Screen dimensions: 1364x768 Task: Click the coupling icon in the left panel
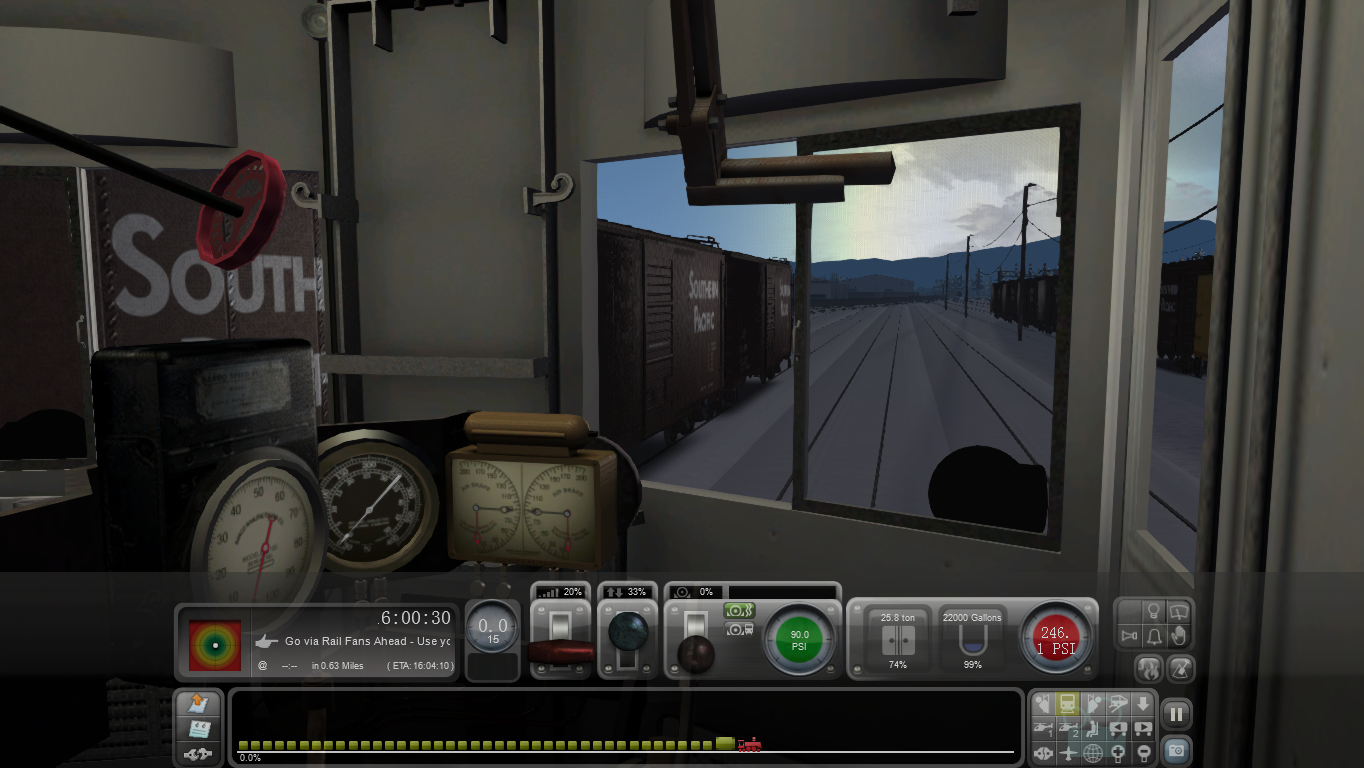(199, 753)
